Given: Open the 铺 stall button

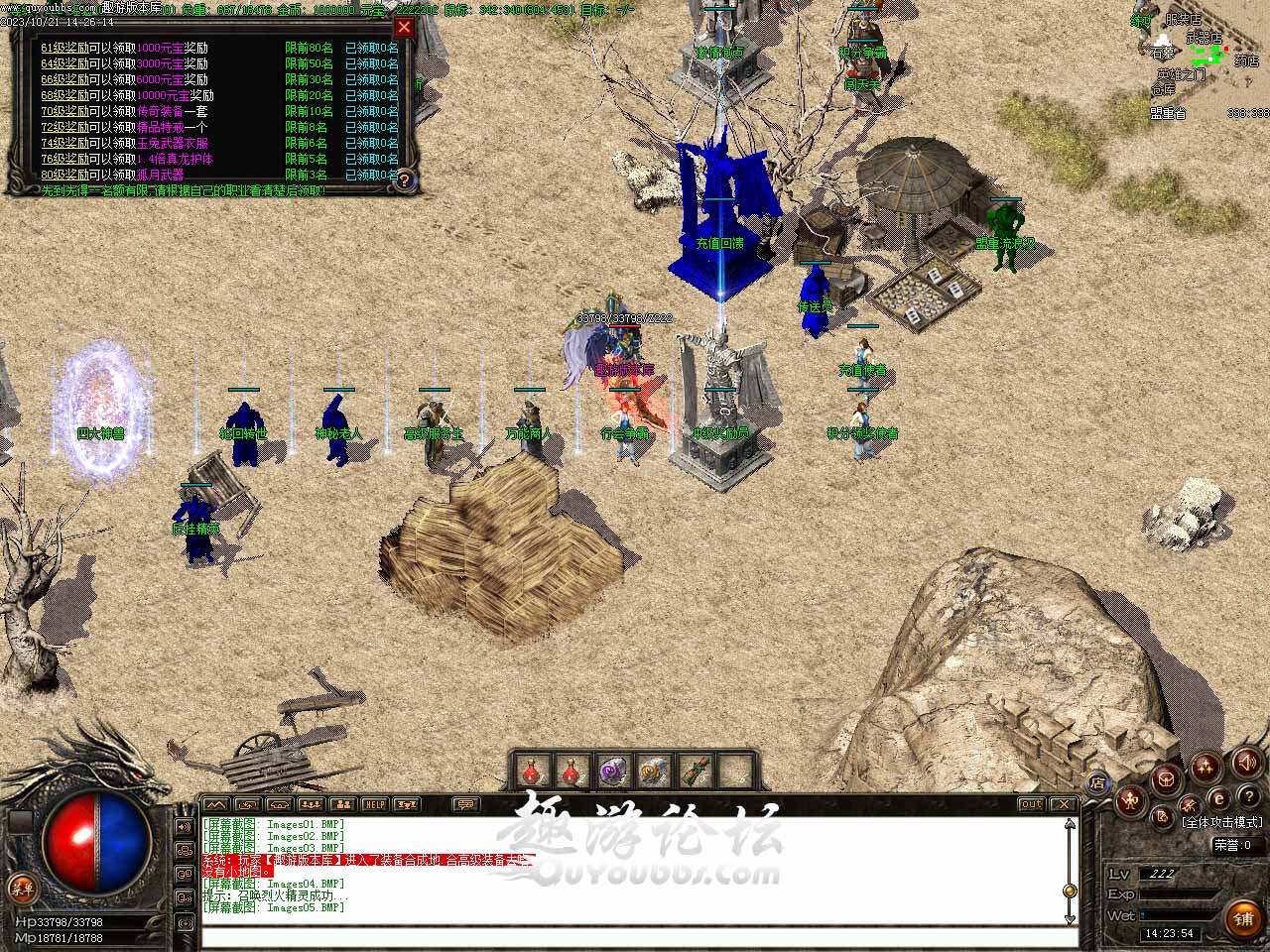Looking at the screenshot, I should pyautogui.click(x=1243, y=918).
